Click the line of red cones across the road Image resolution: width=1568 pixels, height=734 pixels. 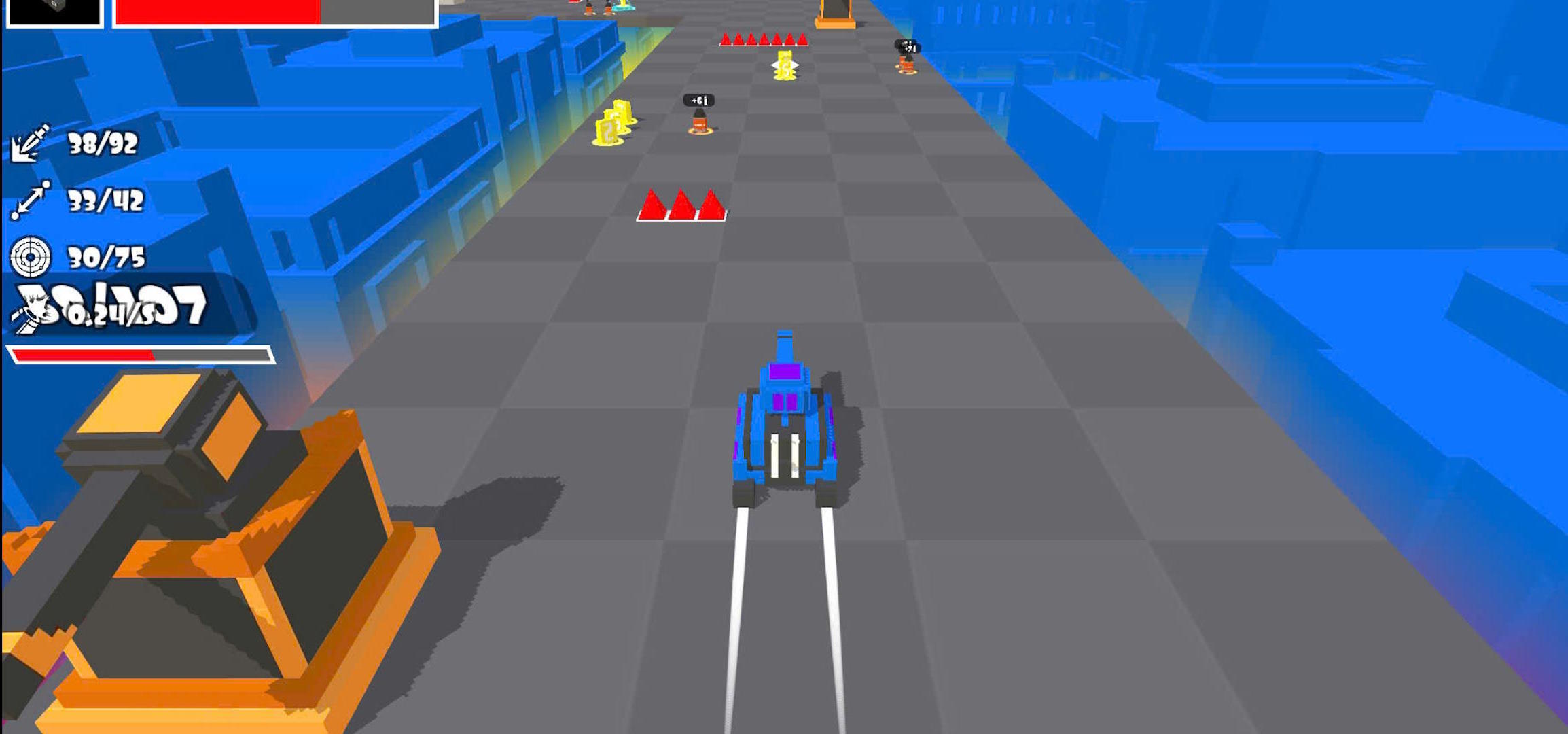764,39
